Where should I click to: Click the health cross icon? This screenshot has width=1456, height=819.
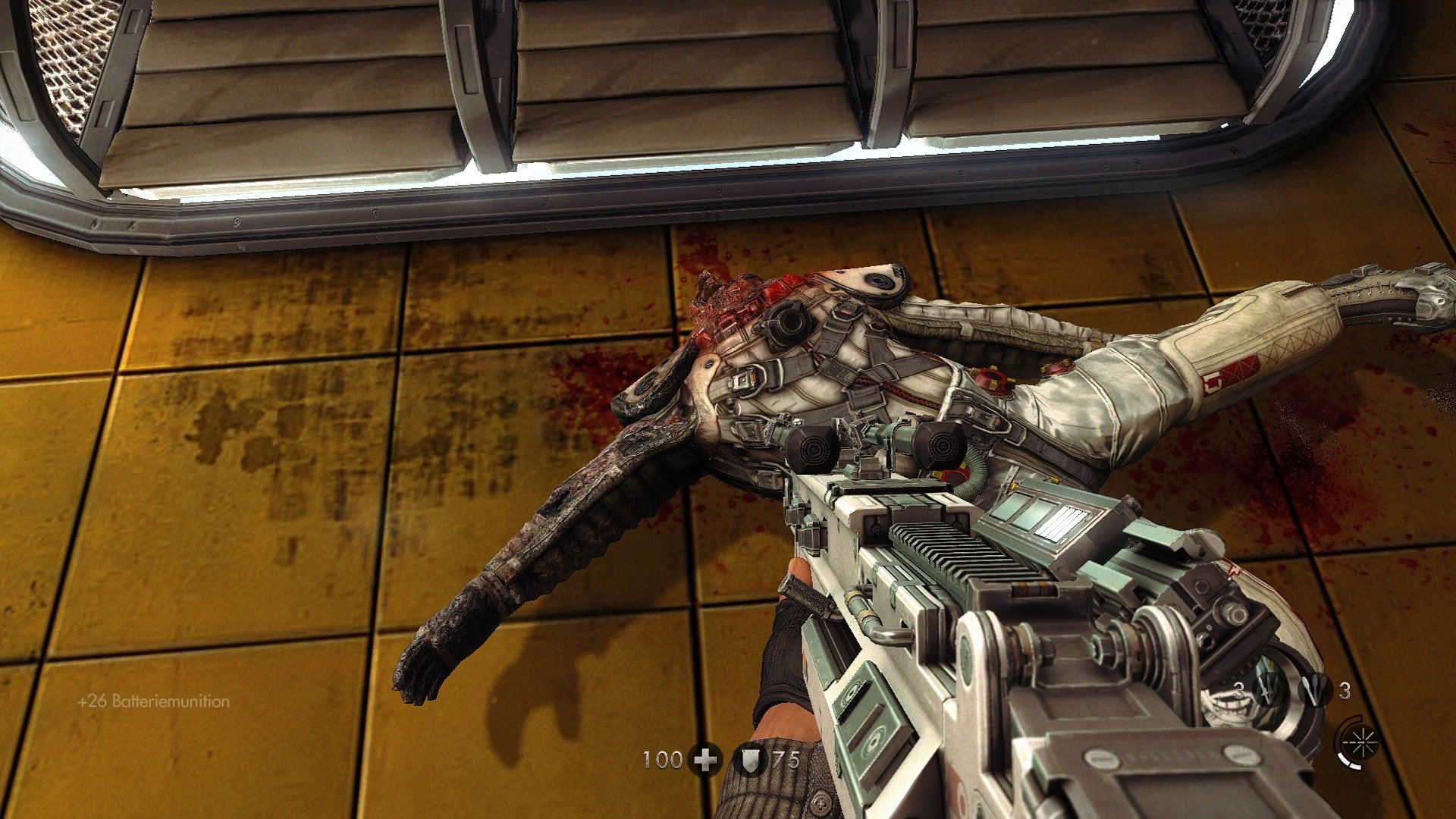tap(705, 759)
